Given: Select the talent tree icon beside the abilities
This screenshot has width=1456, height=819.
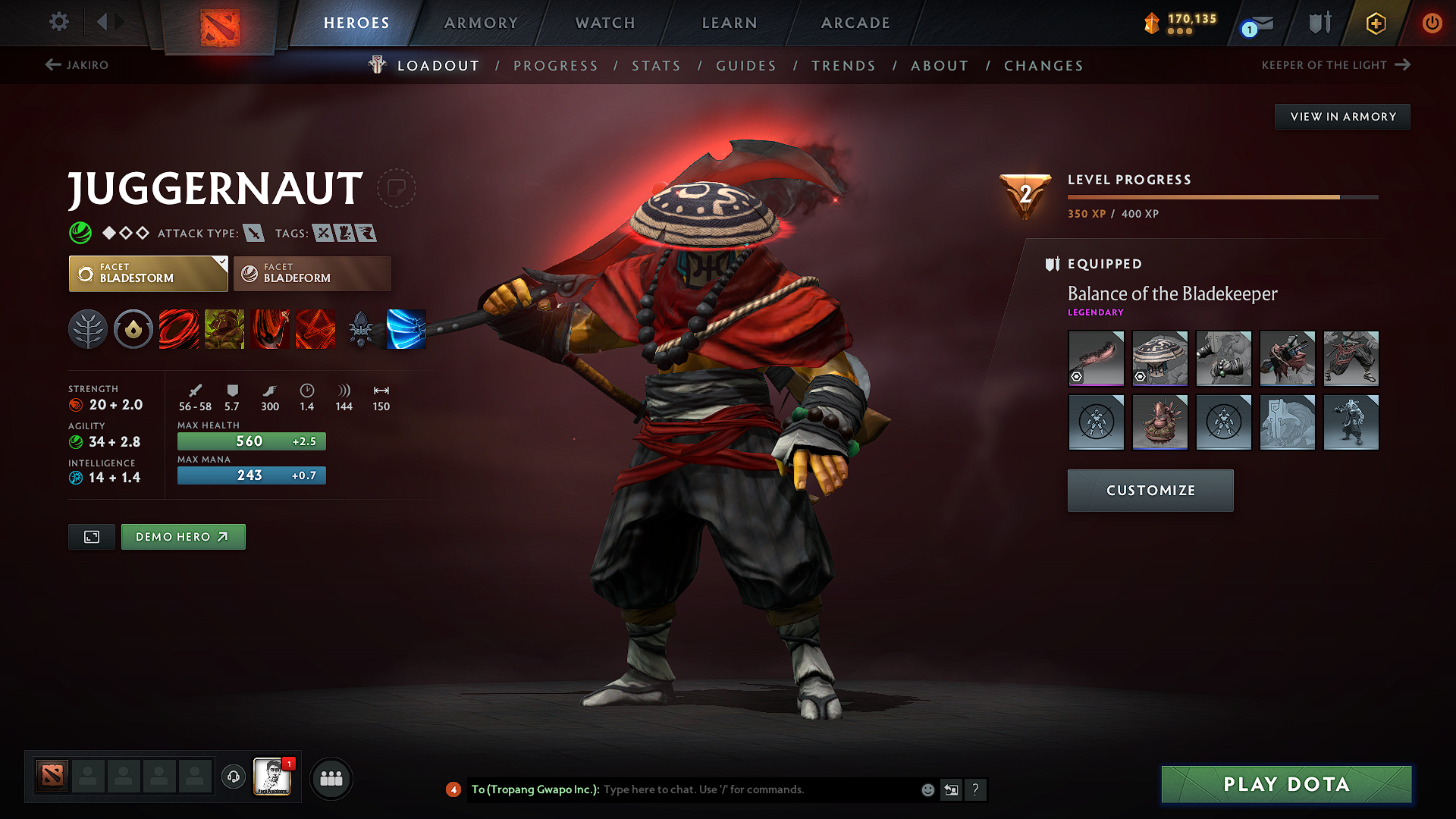Looking at the screenshot, I should coord(88,328).
